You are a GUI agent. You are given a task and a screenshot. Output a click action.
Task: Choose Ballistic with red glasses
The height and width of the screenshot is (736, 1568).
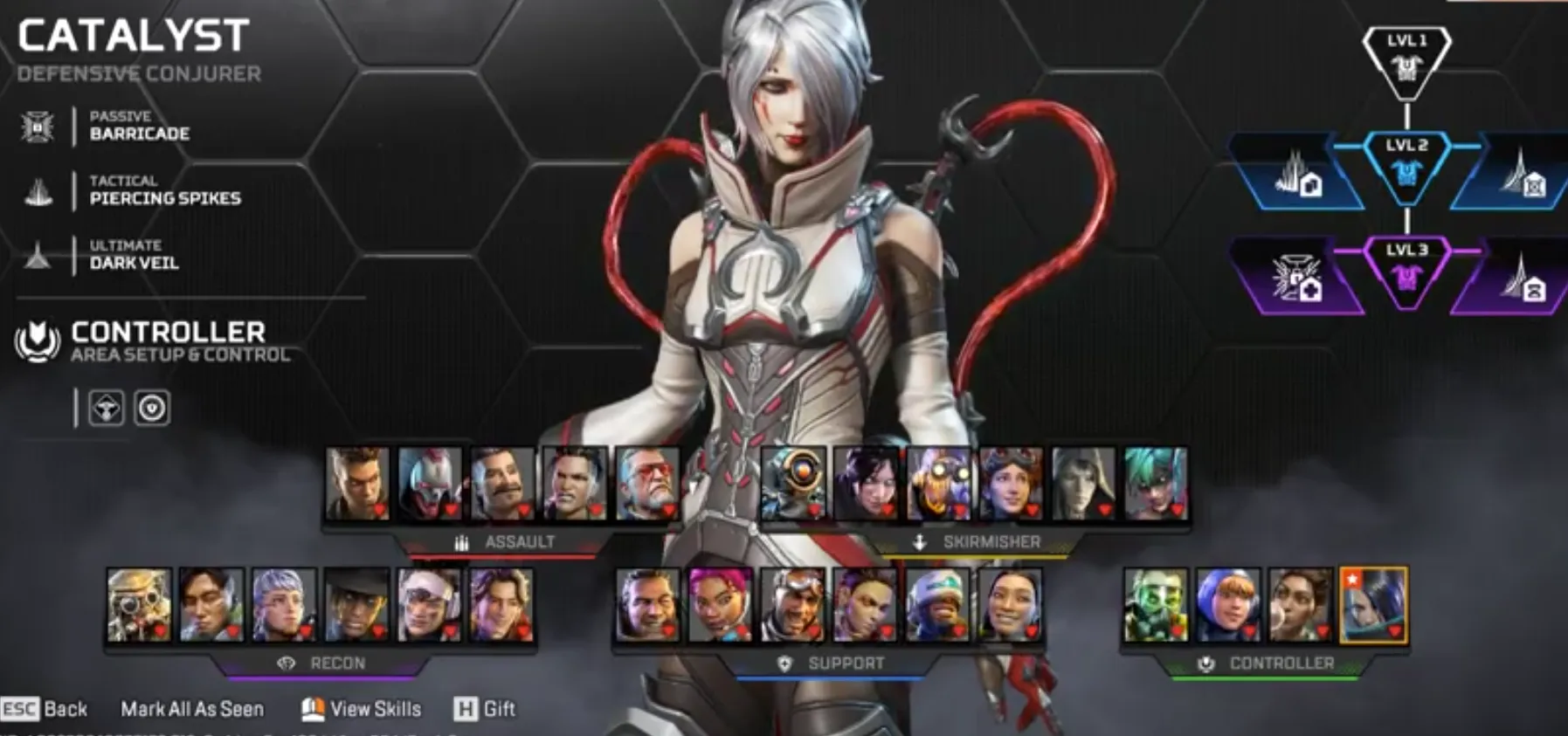click(x=647, y=484)
